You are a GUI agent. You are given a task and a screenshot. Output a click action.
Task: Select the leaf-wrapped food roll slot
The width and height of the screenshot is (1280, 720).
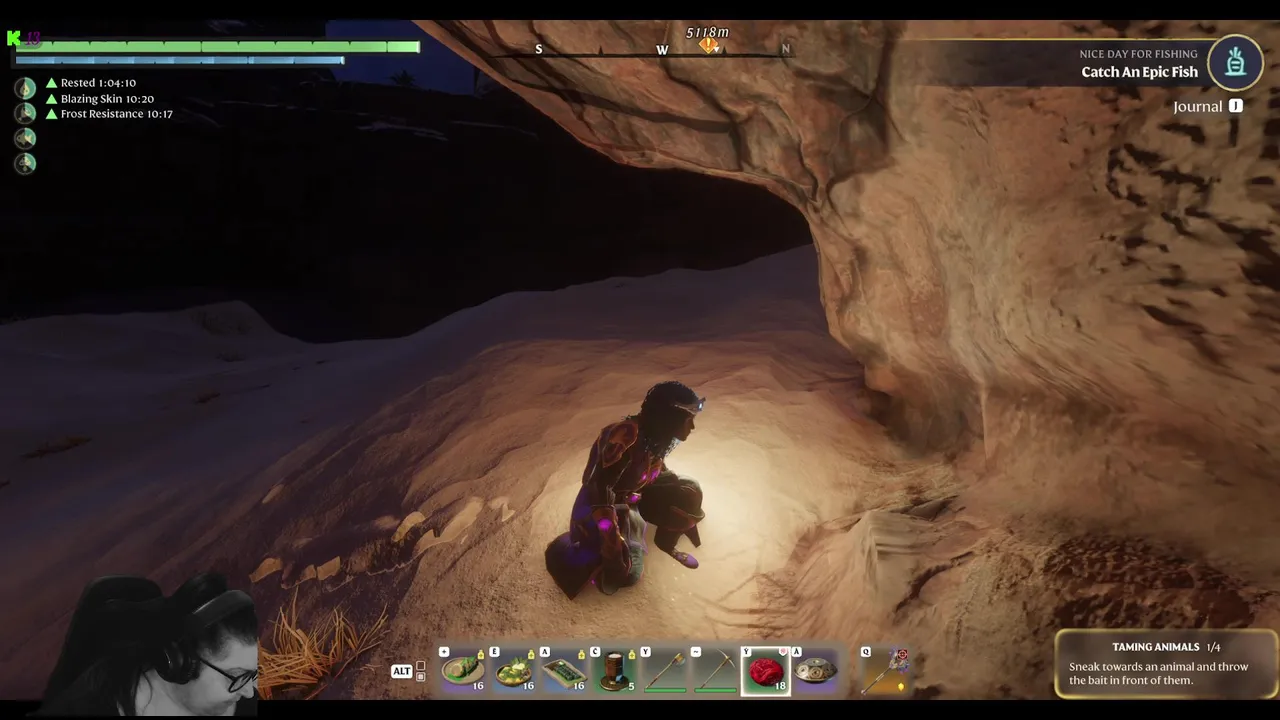click(x=464, y=671)
